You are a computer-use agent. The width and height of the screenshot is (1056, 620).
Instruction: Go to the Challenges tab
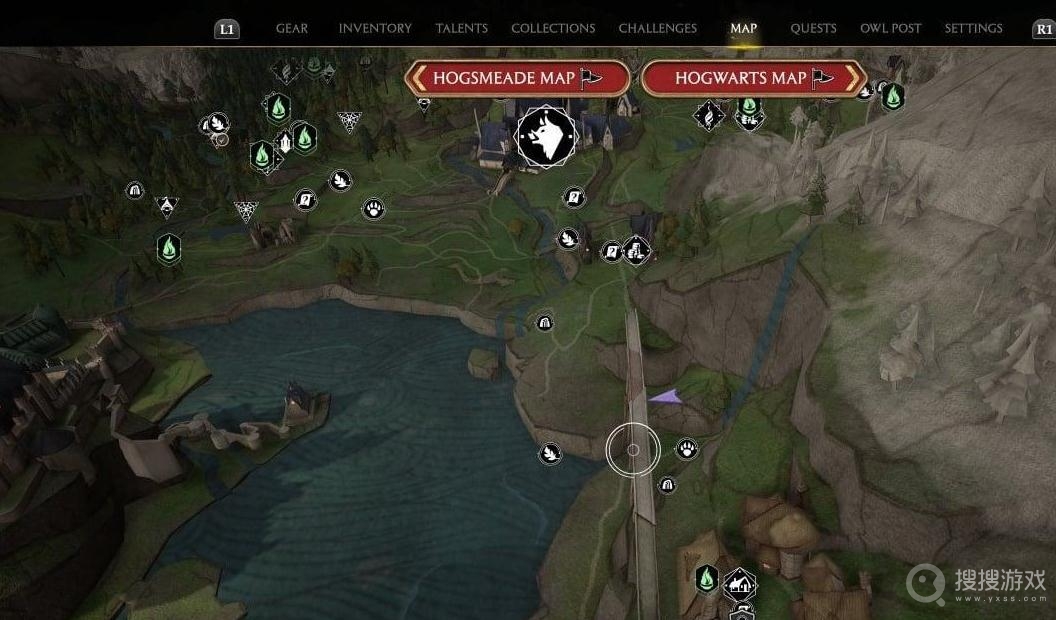[659, 28]
